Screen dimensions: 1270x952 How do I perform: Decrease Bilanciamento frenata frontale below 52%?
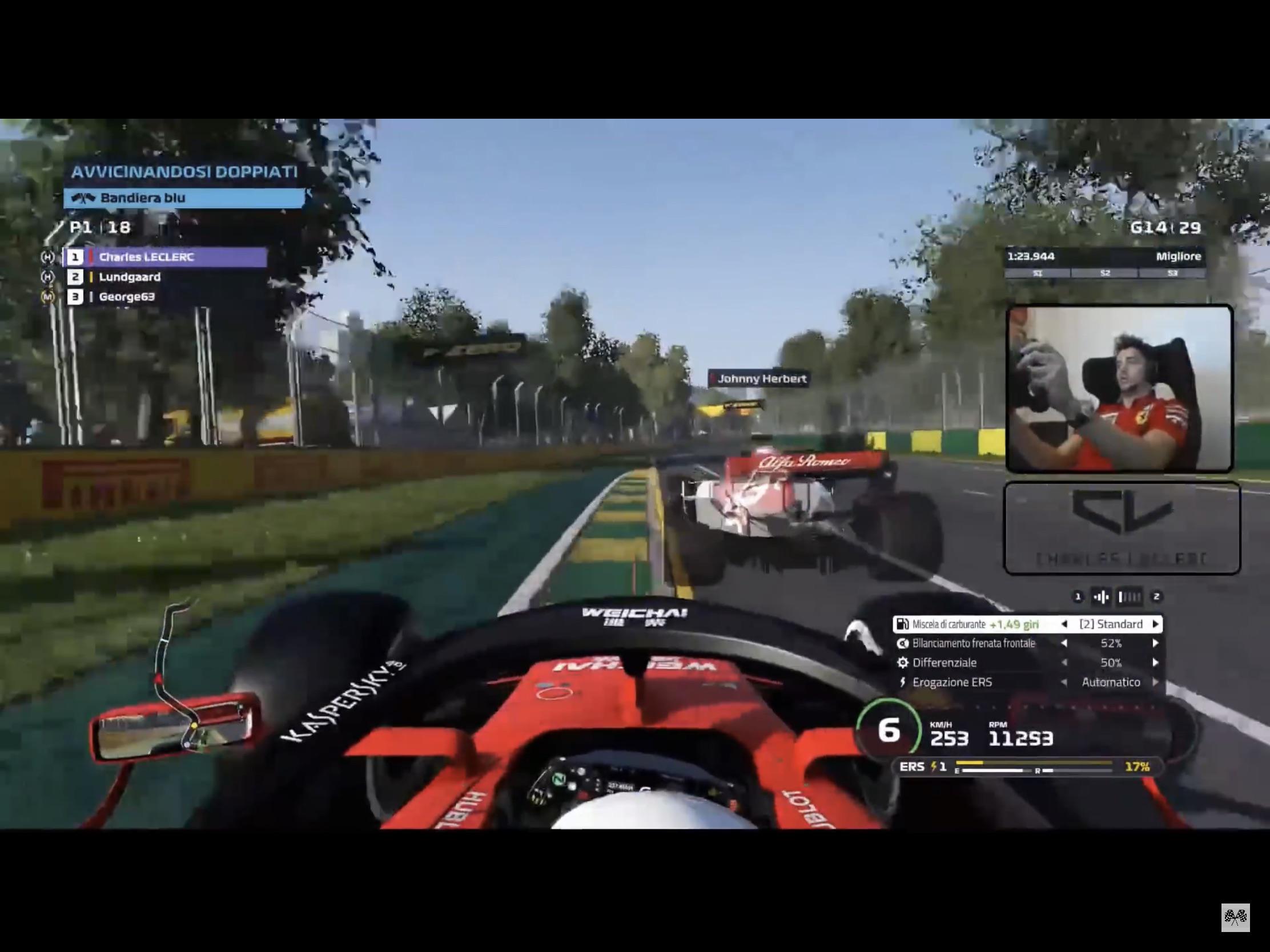[1064, 643]
